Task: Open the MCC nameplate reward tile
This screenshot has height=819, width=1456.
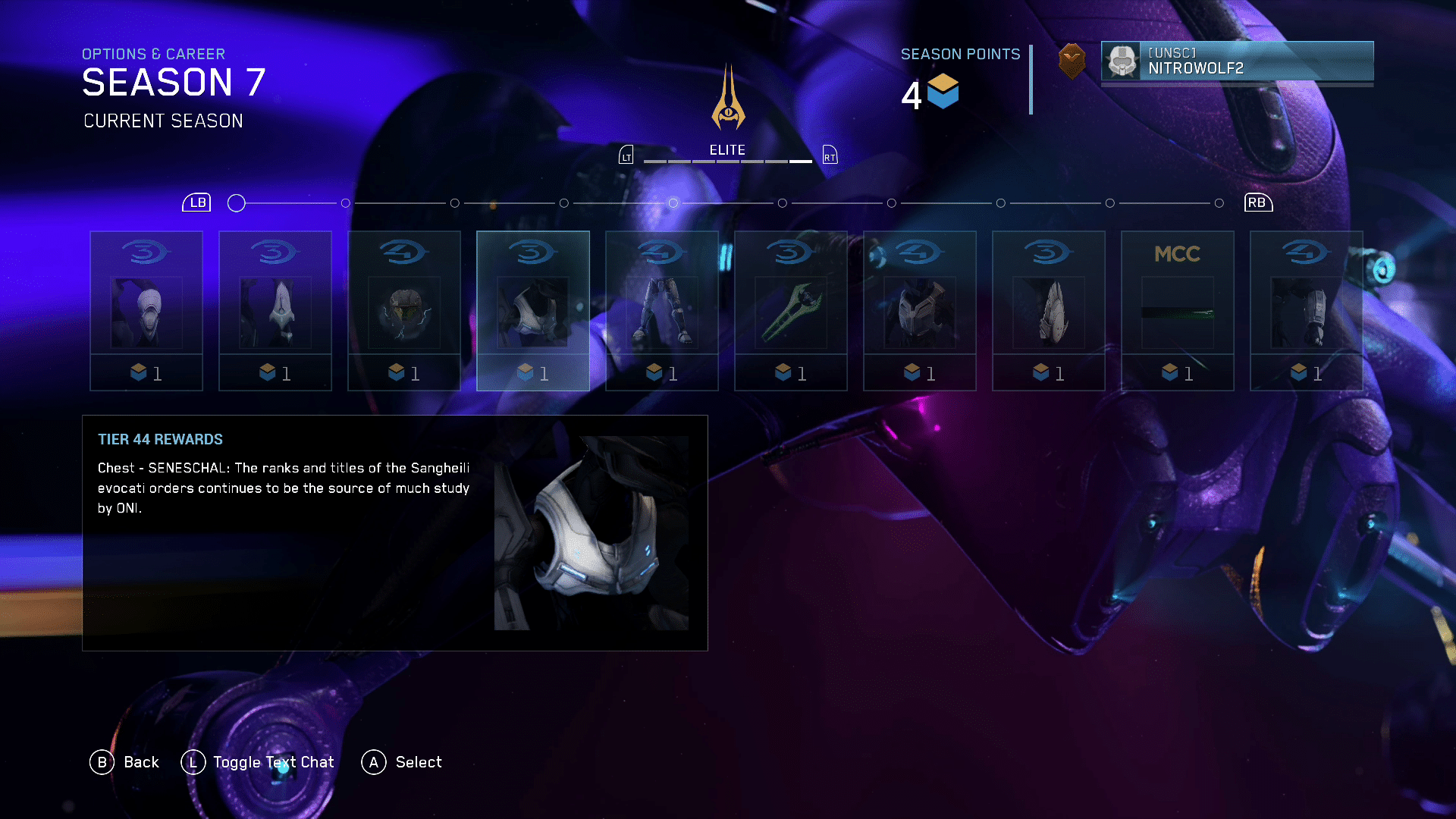Action: [x=1177, y=311]
